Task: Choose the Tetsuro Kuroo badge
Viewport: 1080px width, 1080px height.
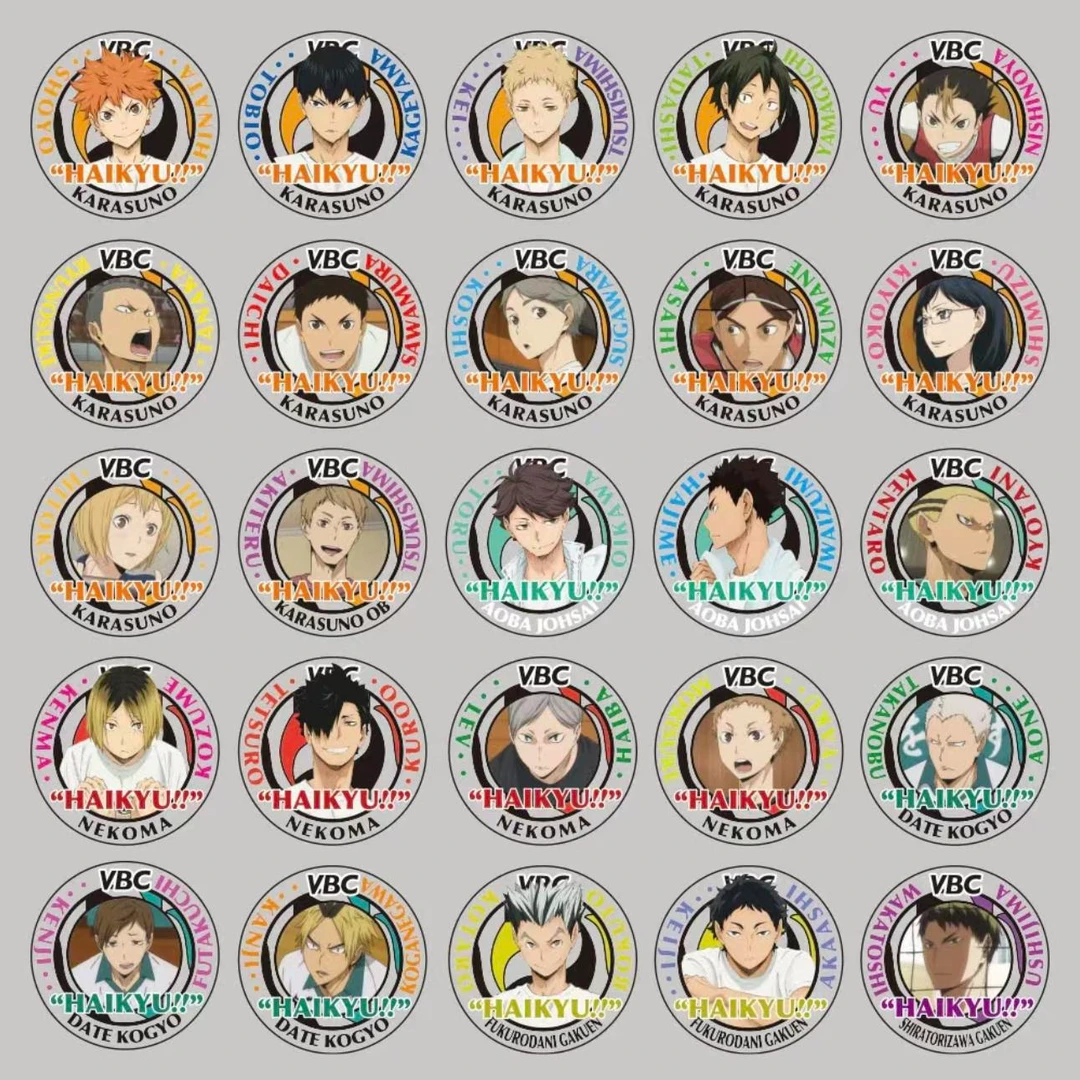Action: click(x=332, y=750)
